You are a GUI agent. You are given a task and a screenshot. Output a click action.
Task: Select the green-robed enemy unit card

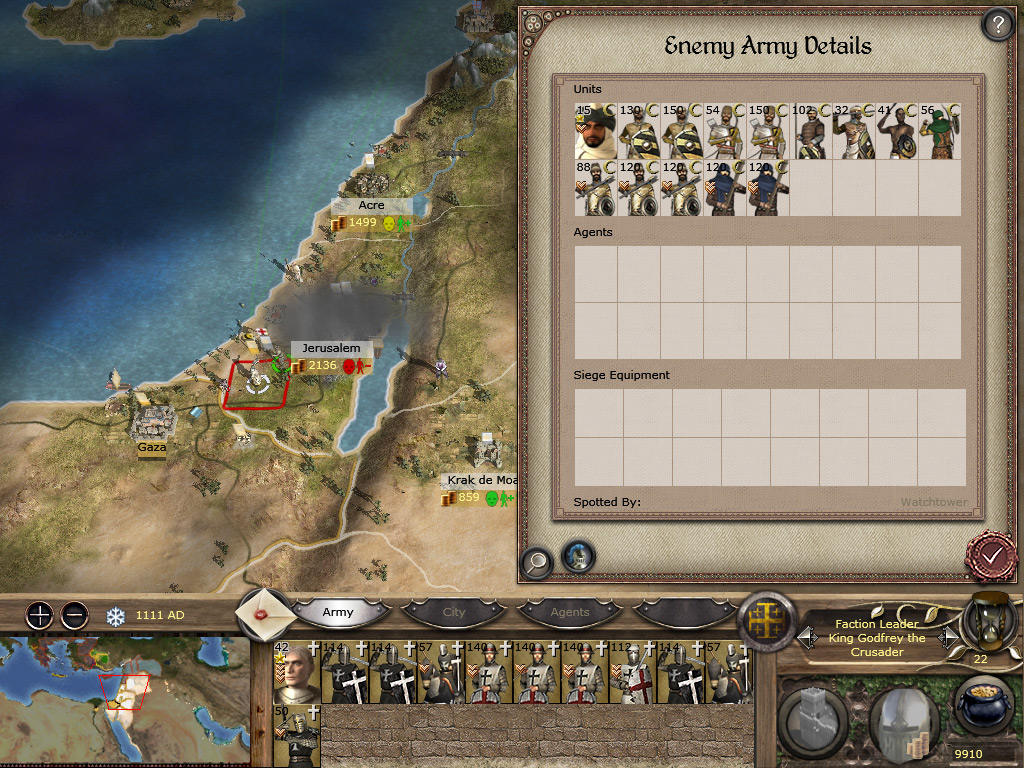coord(940,131)
